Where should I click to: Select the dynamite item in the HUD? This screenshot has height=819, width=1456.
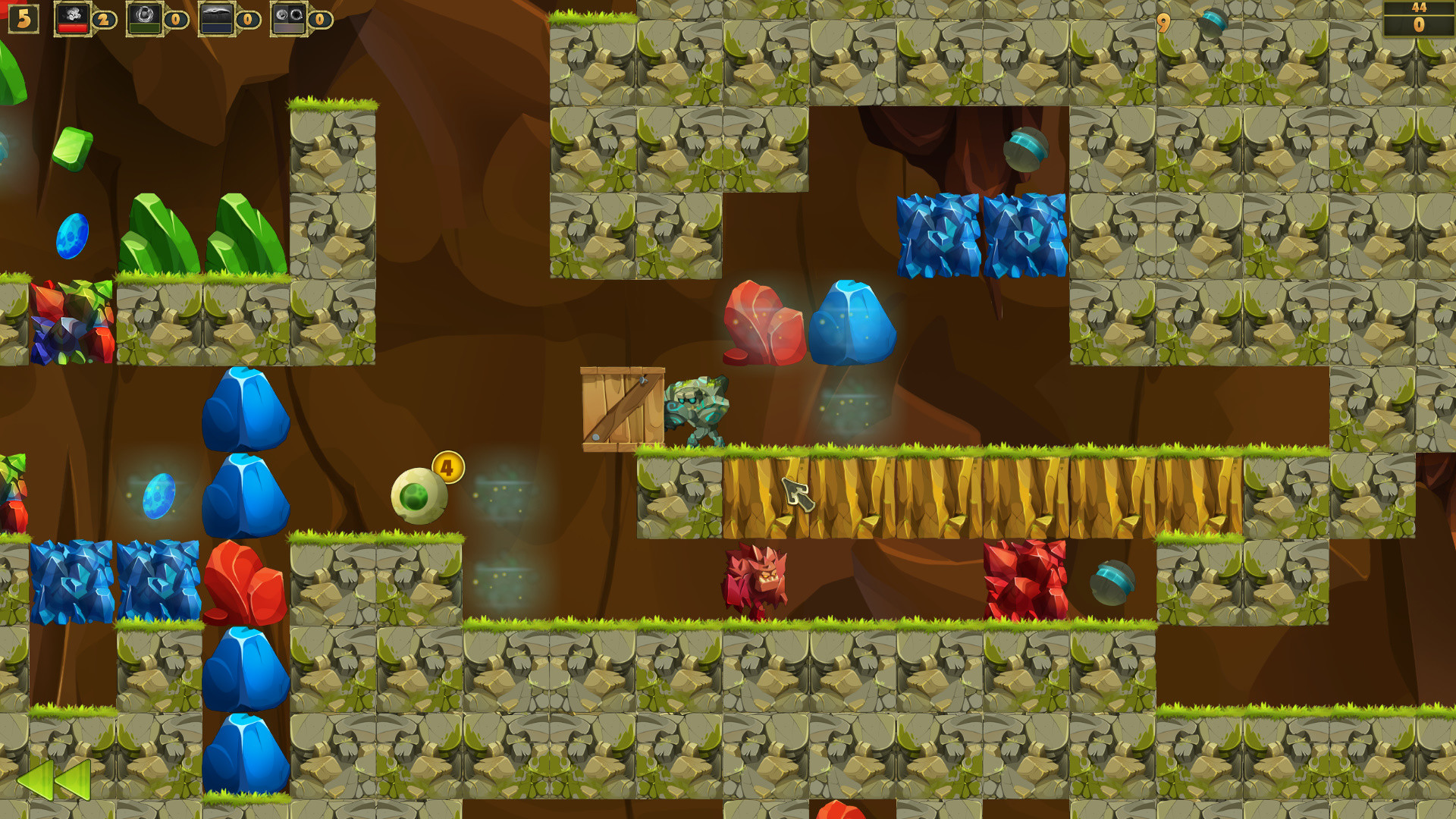point(72,18)
